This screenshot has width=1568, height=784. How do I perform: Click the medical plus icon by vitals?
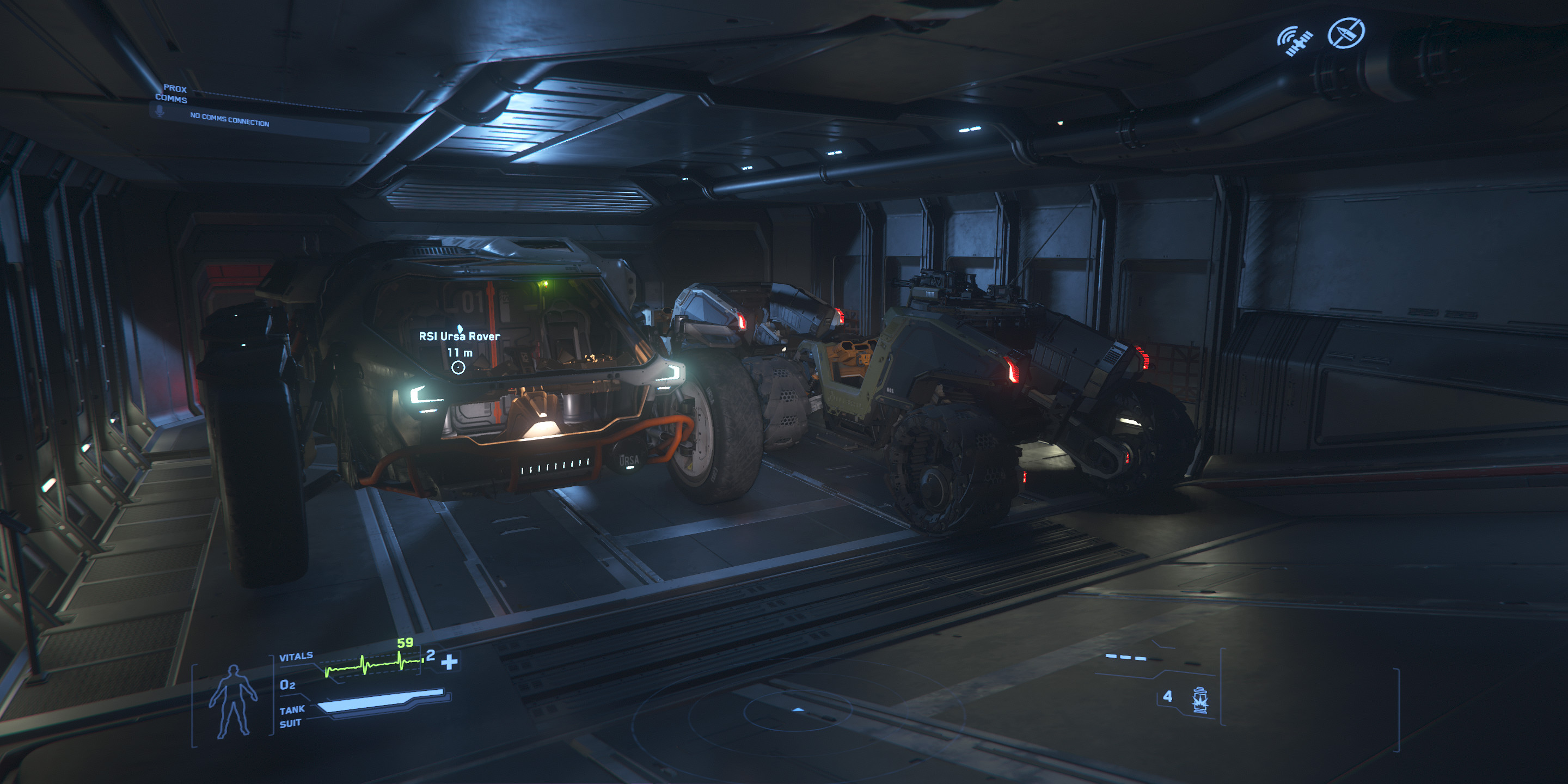click(449, 661)
